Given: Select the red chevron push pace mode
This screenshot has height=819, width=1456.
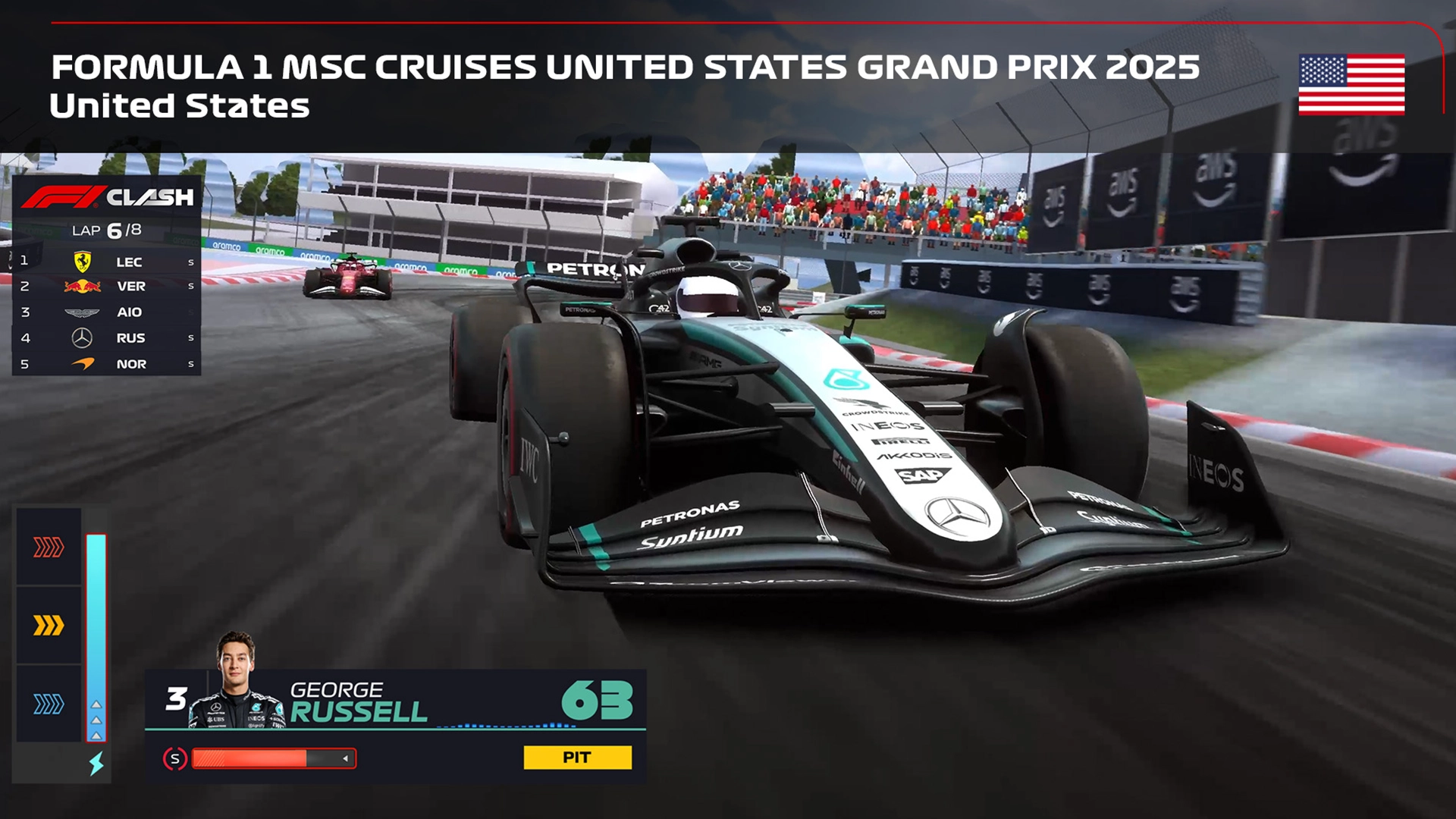Looking at the screenshot, I should tap(49, 547).
